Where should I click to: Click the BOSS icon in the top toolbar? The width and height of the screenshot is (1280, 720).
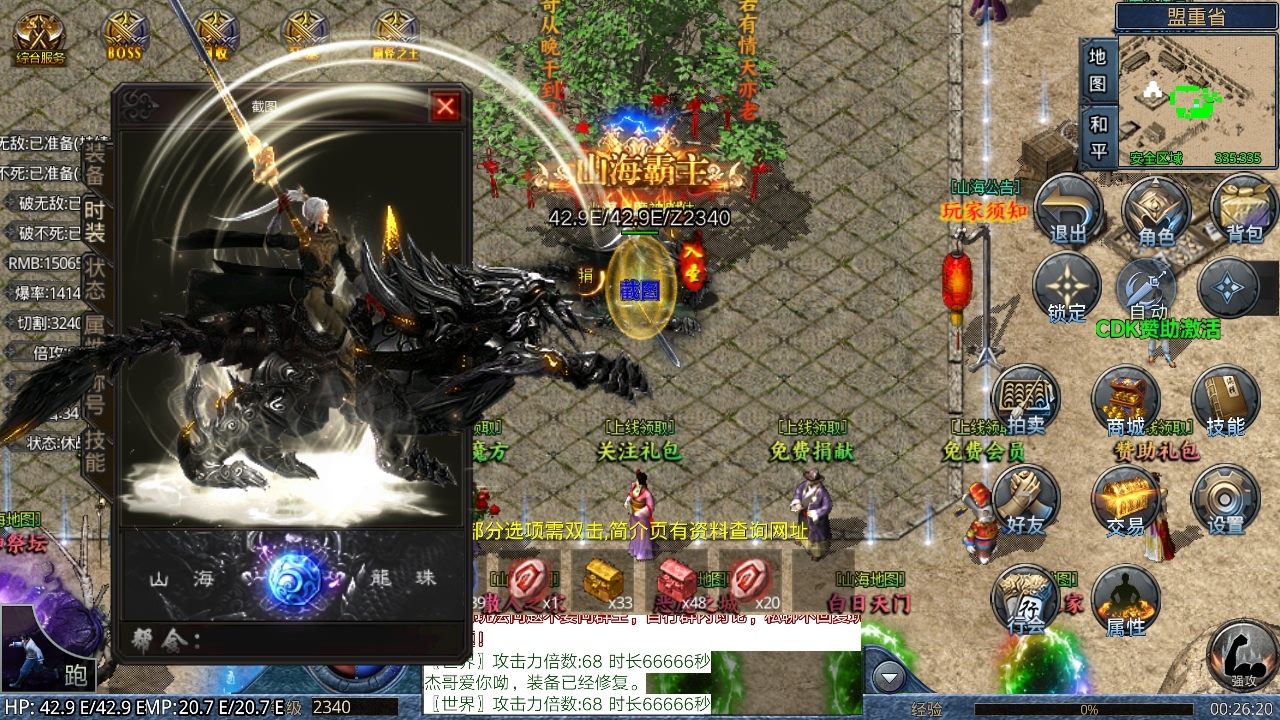125,30
